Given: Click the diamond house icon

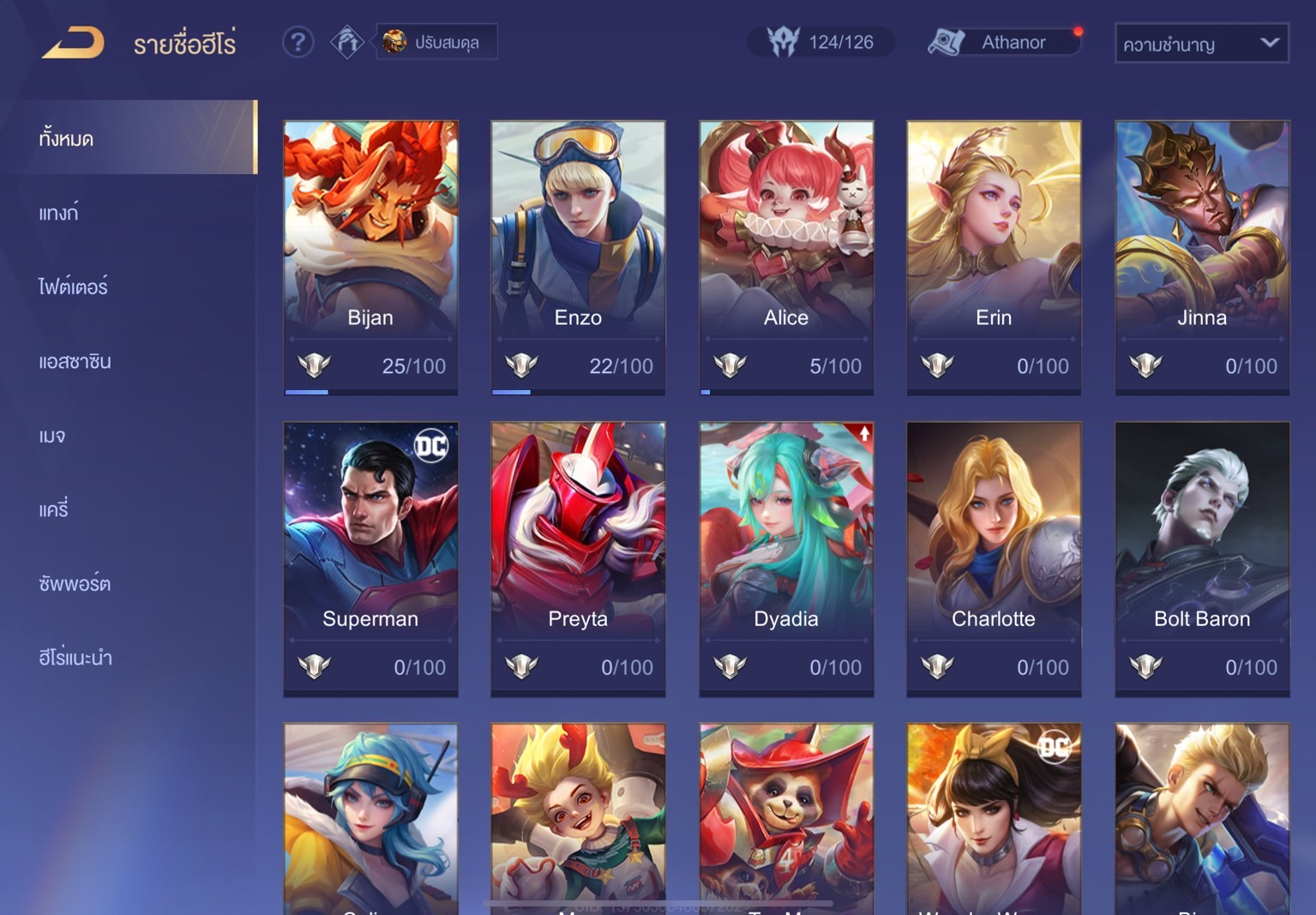Looking at the screenshot, I should click(347, 42).
